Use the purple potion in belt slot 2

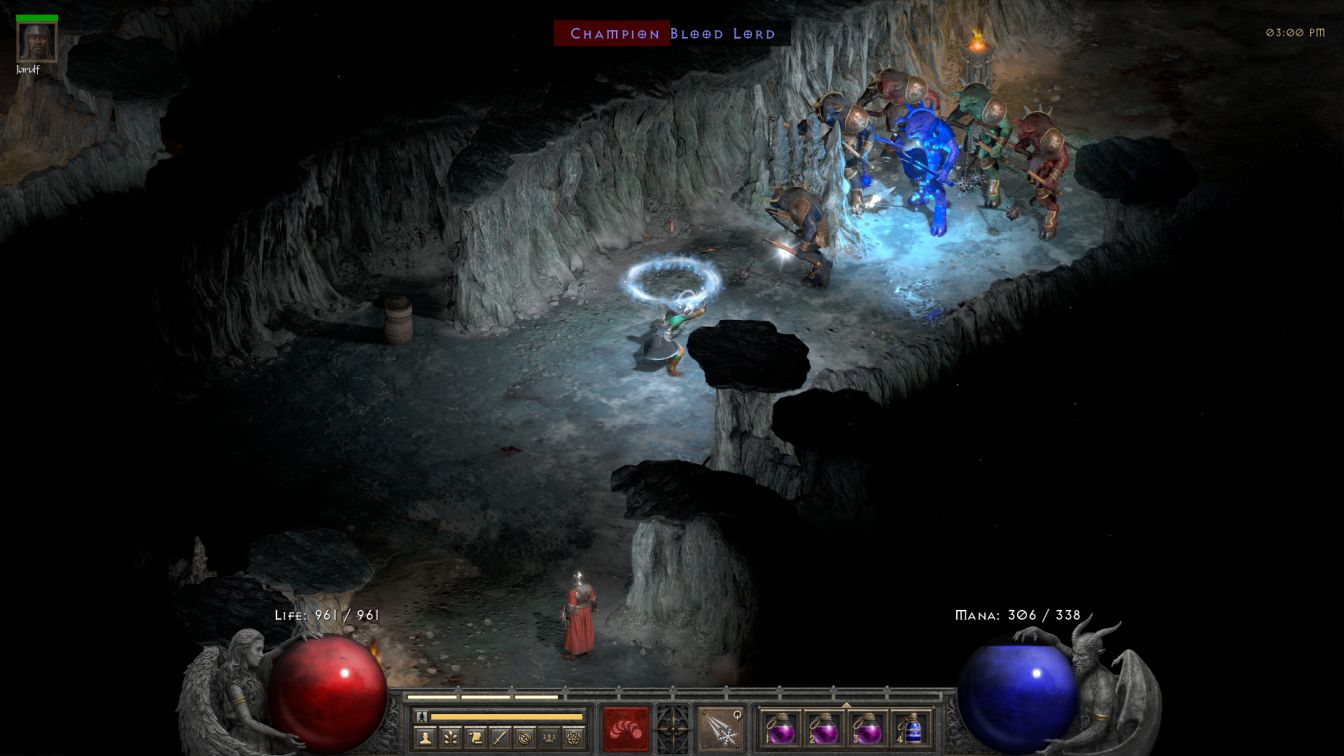824,729
